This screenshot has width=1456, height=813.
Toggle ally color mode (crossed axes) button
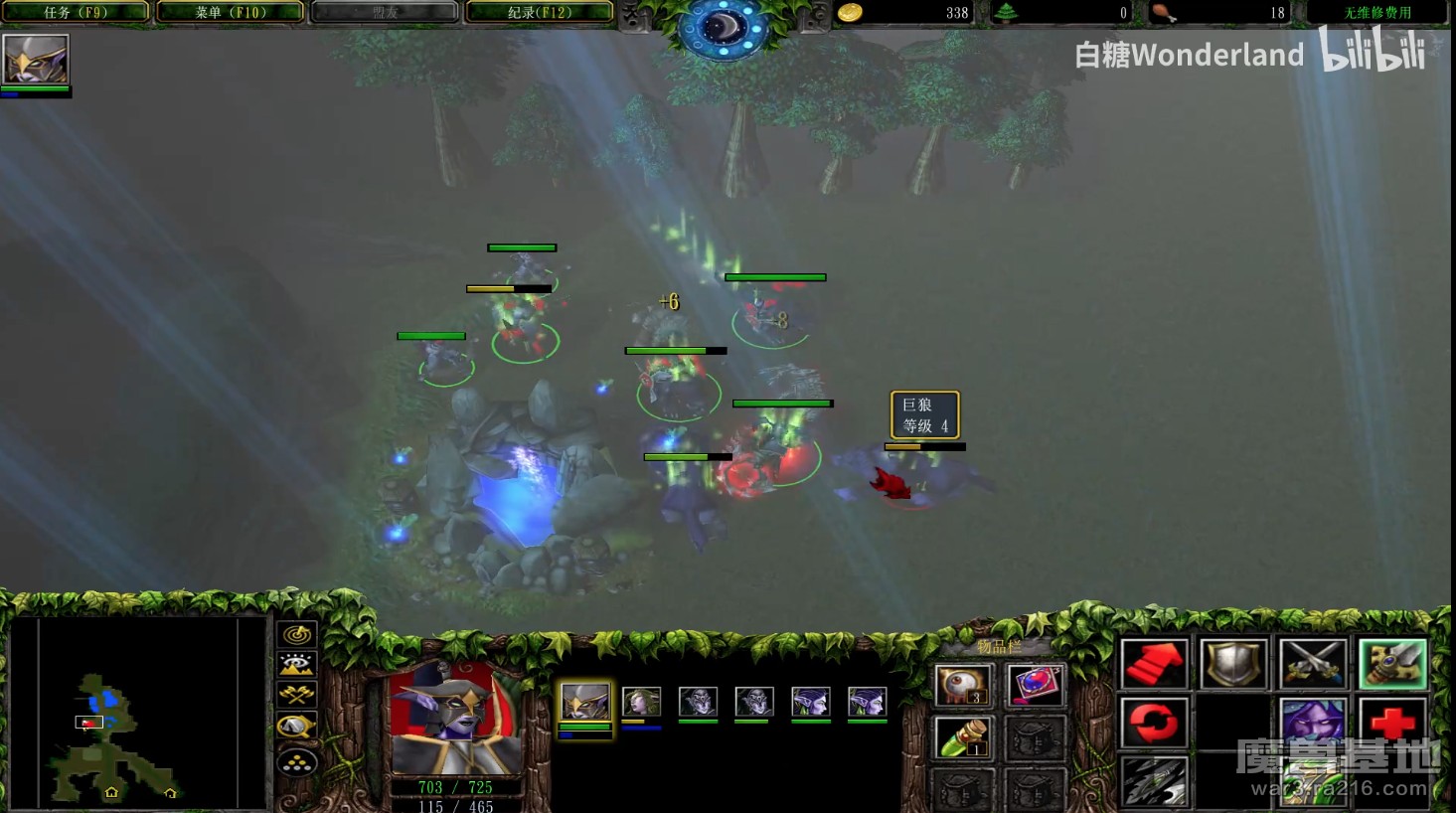tap(297, 696)
